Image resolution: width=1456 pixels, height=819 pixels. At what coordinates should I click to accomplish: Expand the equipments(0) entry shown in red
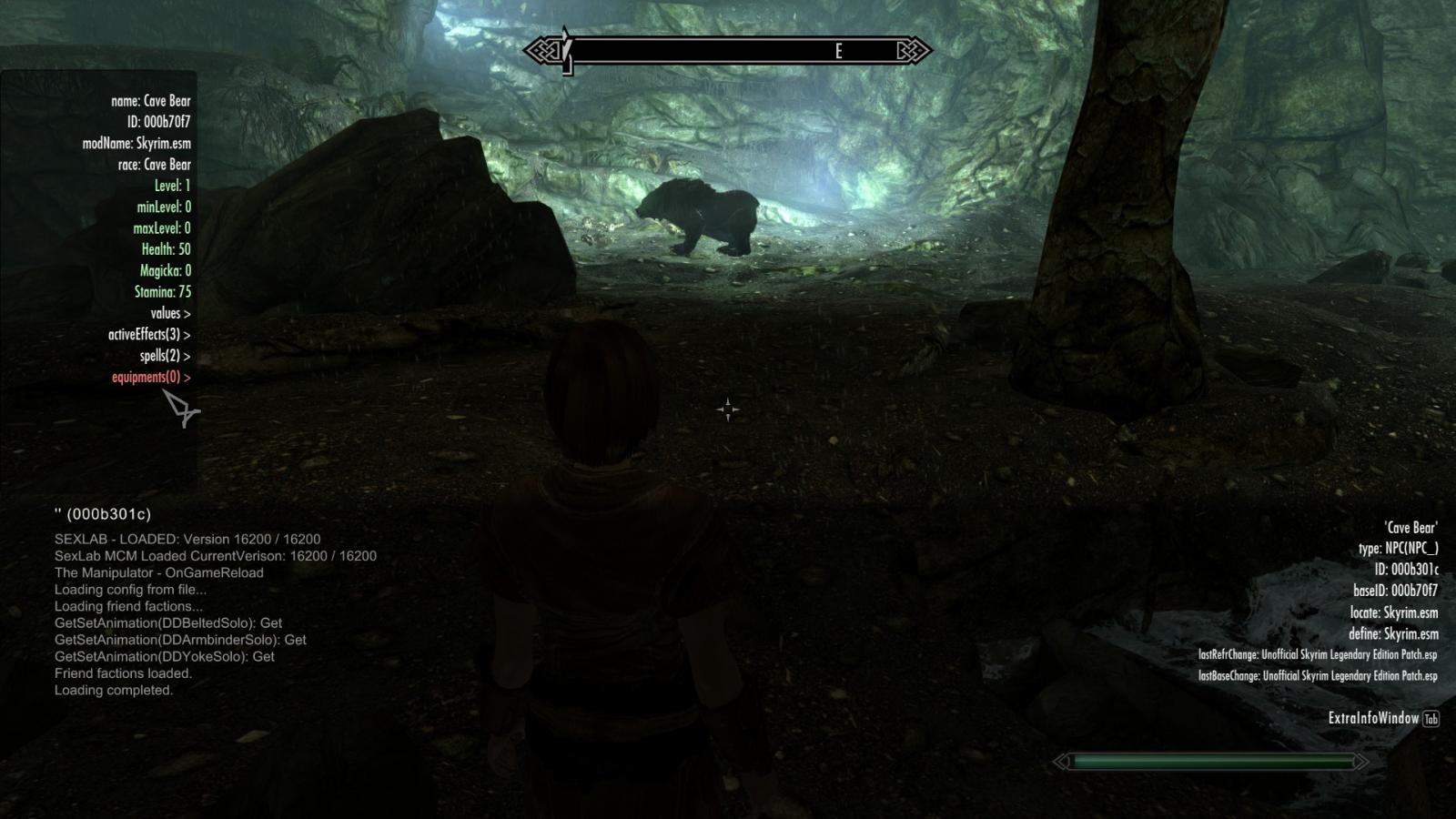pyautogui.click(x=149, y=377)
